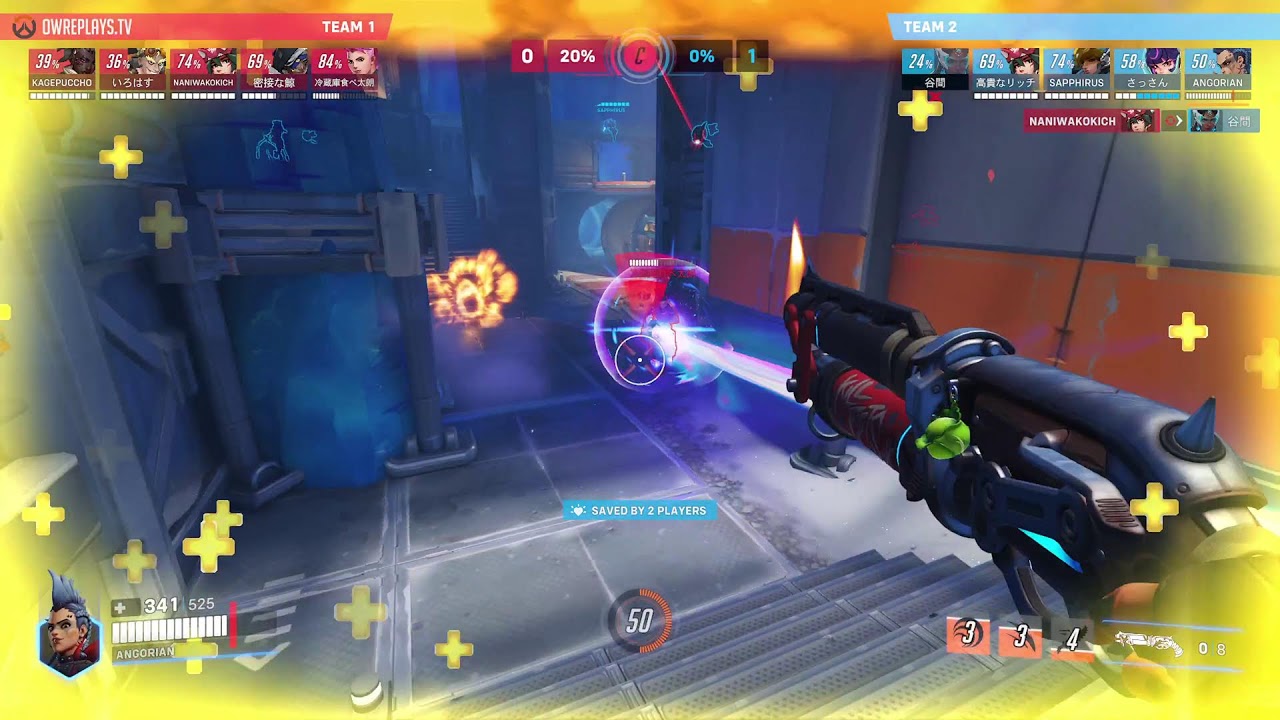
Task: Open the ultimate charge meter showing 50
Action: point(640,619)
